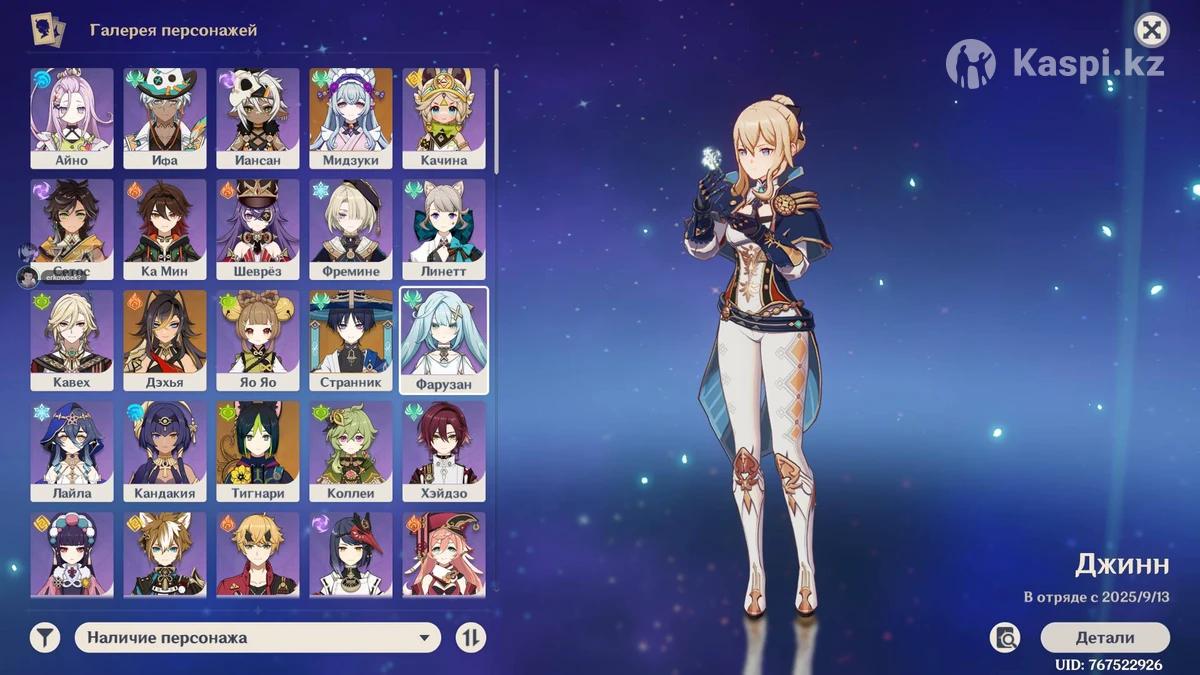The width and height of the screenshot is (1200, 675).
Task: Close the character gallery
Action: pyautogui.click(x=1152, y=30)
